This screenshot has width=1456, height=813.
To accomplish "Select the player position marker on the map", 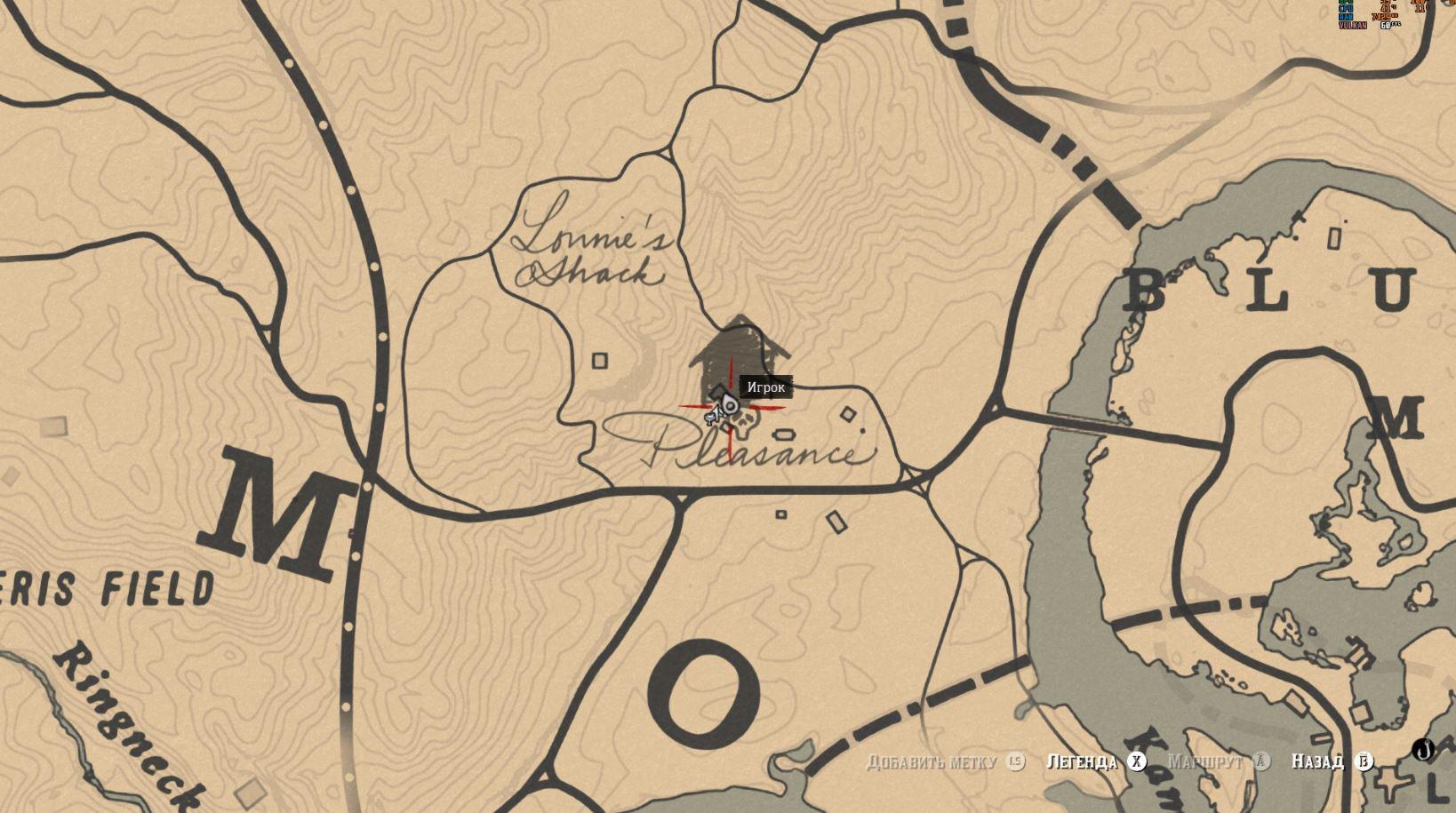I will [x=730, y=406].
